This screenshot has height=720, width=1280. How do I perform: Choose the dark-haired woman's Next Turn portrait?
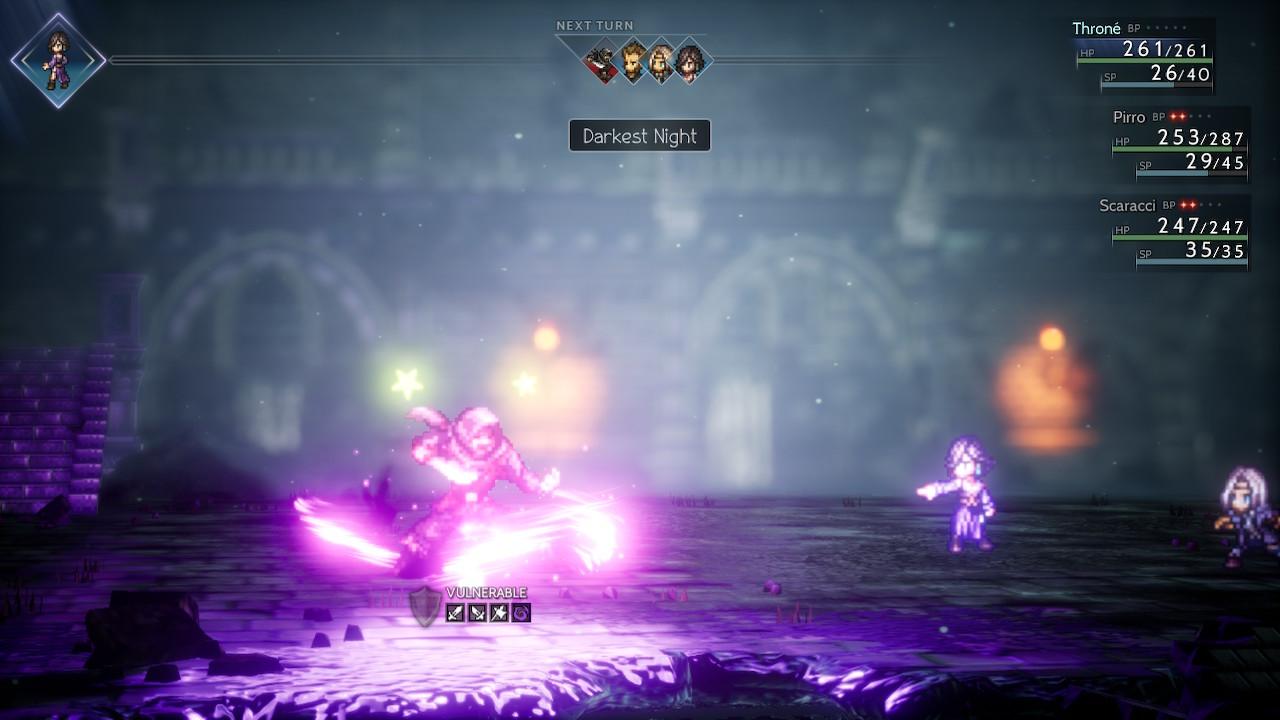coord(689,63)
